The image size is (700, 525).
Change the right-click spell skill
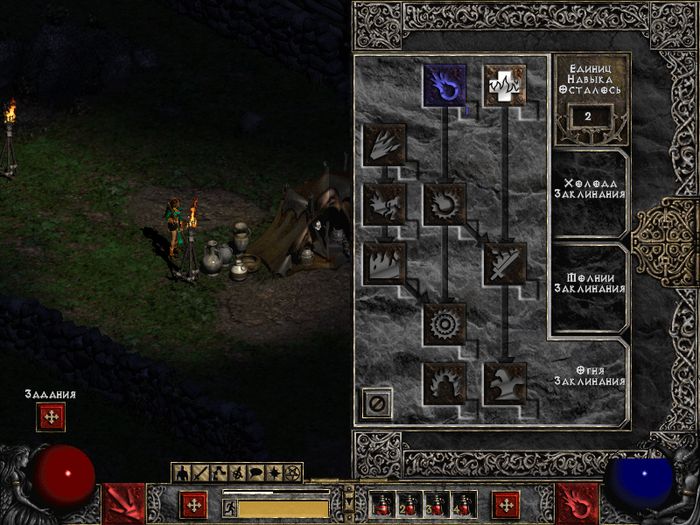[x=577, y=503]
